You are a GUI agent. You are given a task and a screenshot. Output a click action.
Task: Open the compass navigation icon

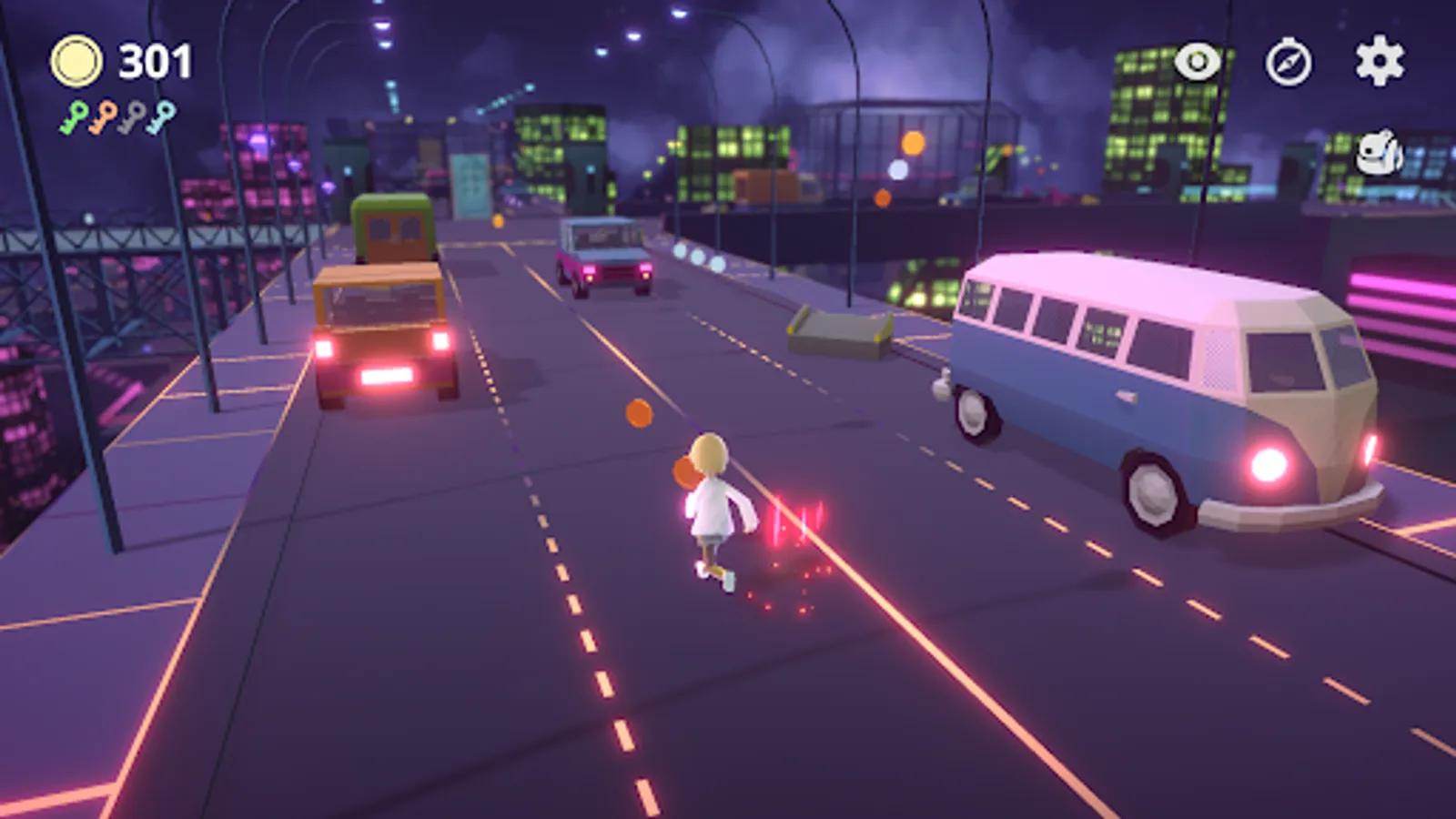point(1289,63)
